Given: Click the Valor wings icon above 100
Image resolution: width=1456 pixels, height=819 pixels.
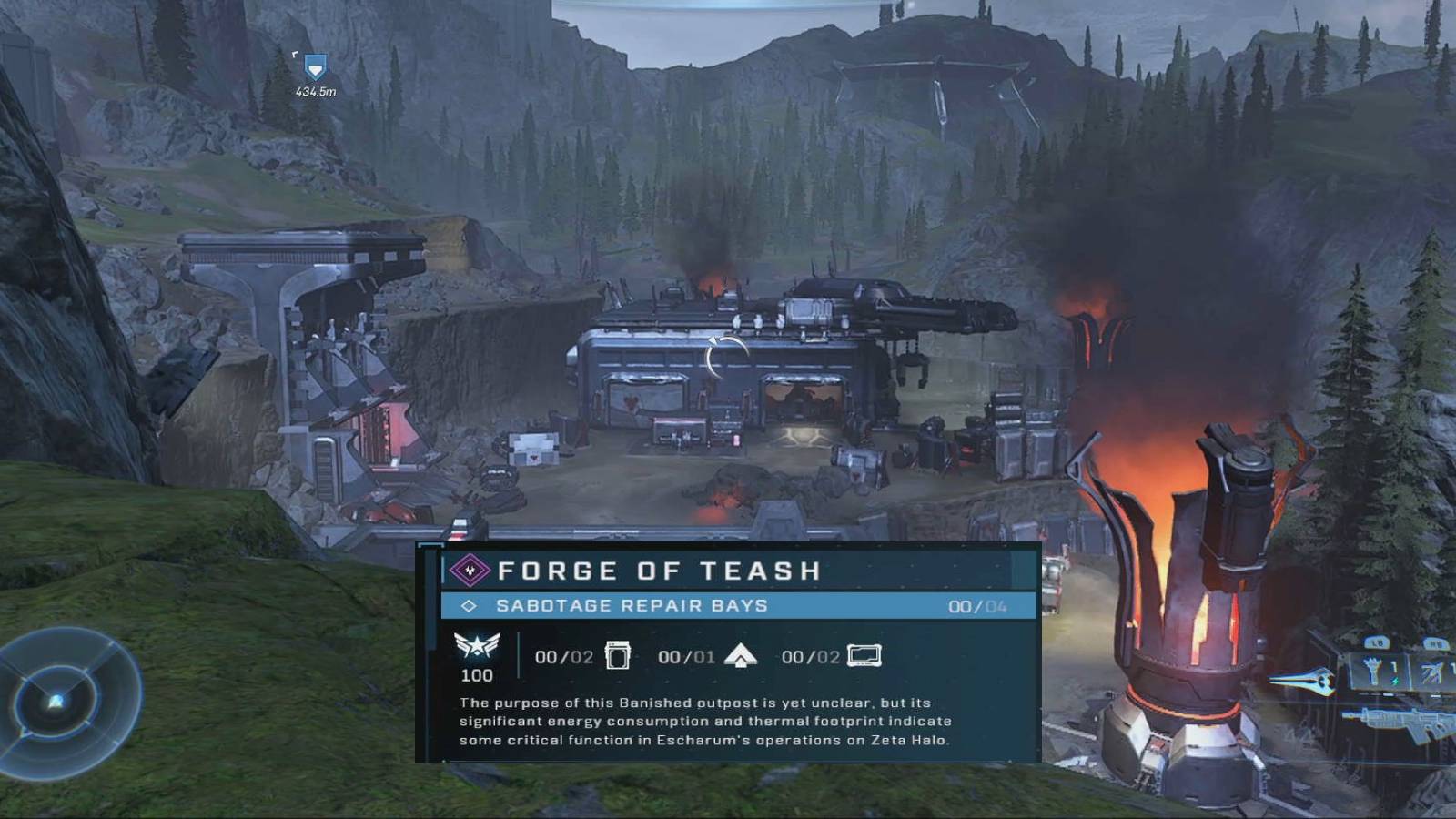Looking at the screenshot, I should 476,645.
